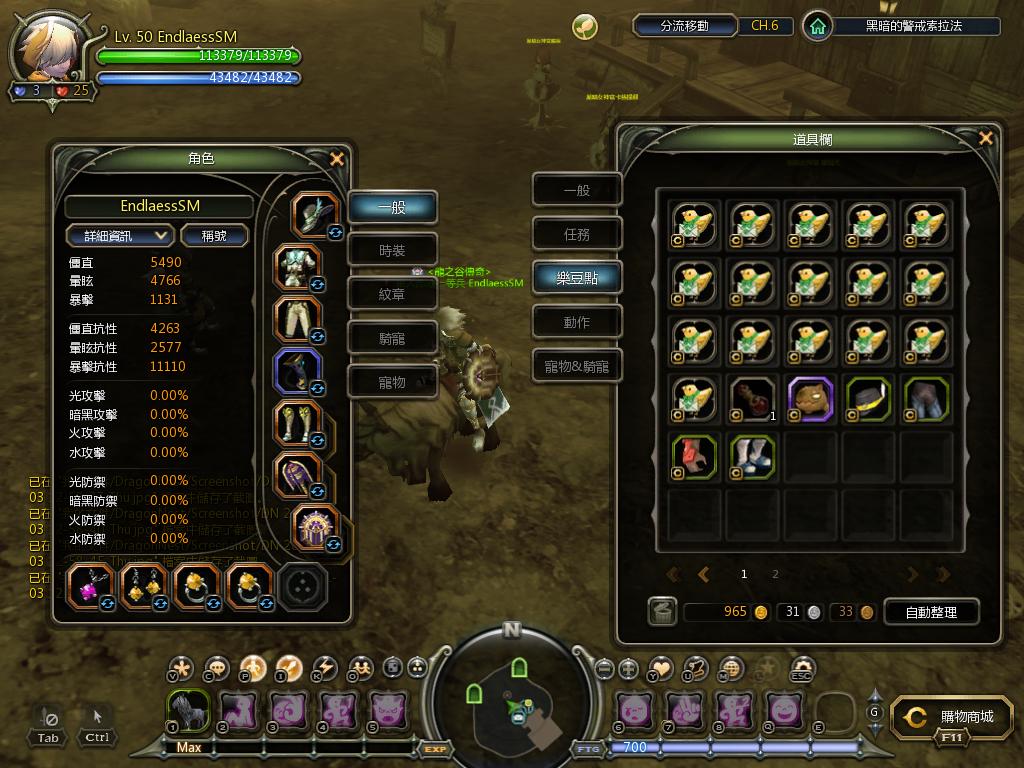1024x768 pixels.
Task: Click the equipped helmet slot
Action: pyautogui.click(x=315, y=215)
